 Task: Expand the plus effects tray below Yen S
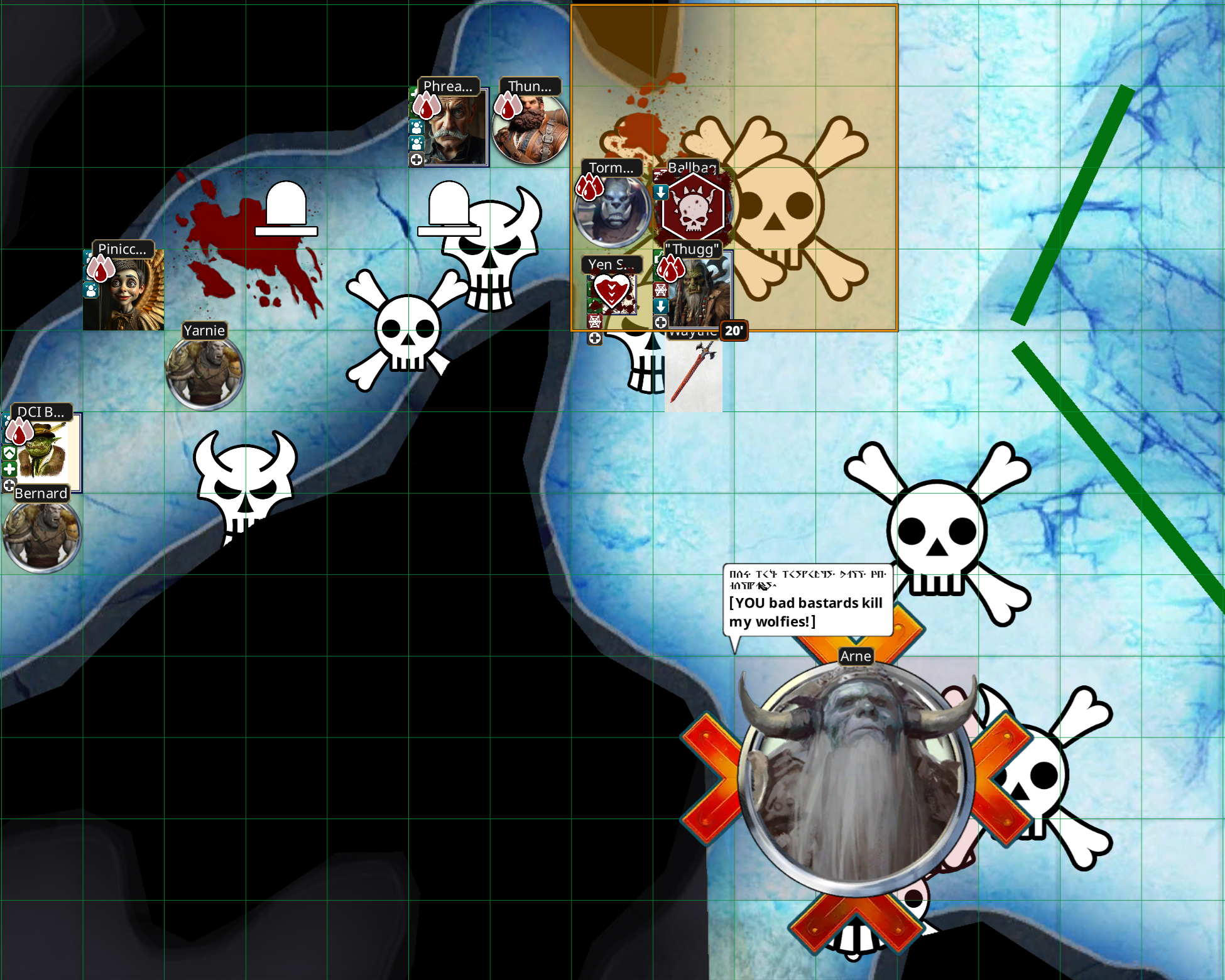[595, 337]
